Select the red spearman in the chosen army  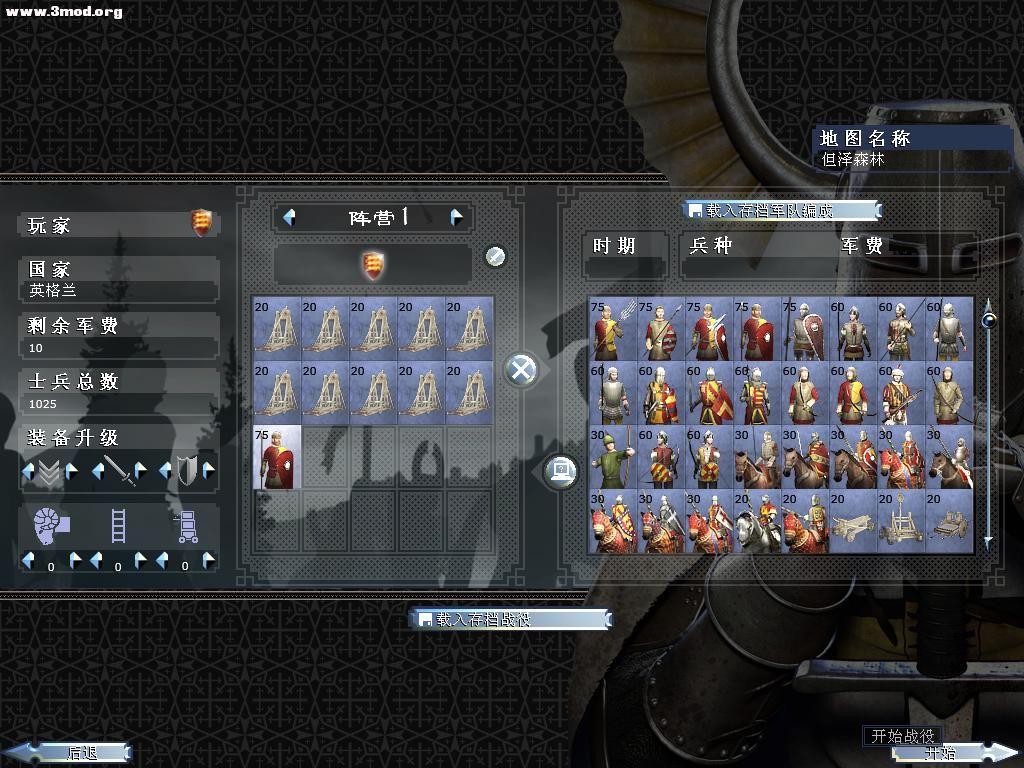point(277,457)
